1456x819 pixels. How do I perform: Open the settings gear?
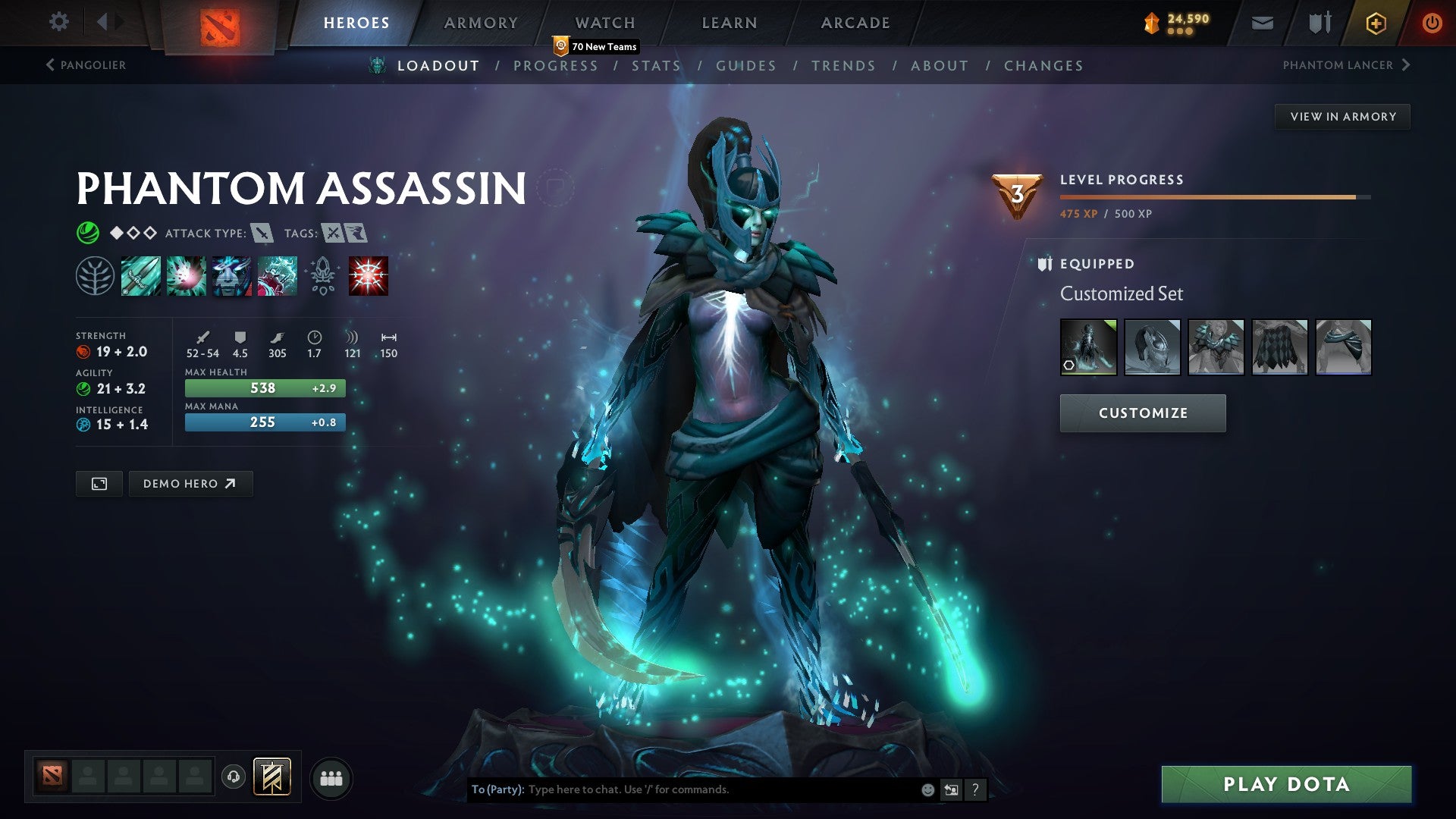click(x=58, y=22)
